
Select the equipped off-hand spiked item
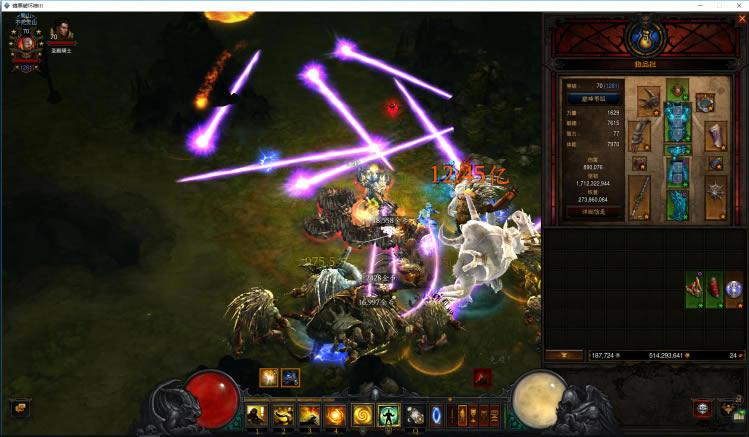point(714,197)
